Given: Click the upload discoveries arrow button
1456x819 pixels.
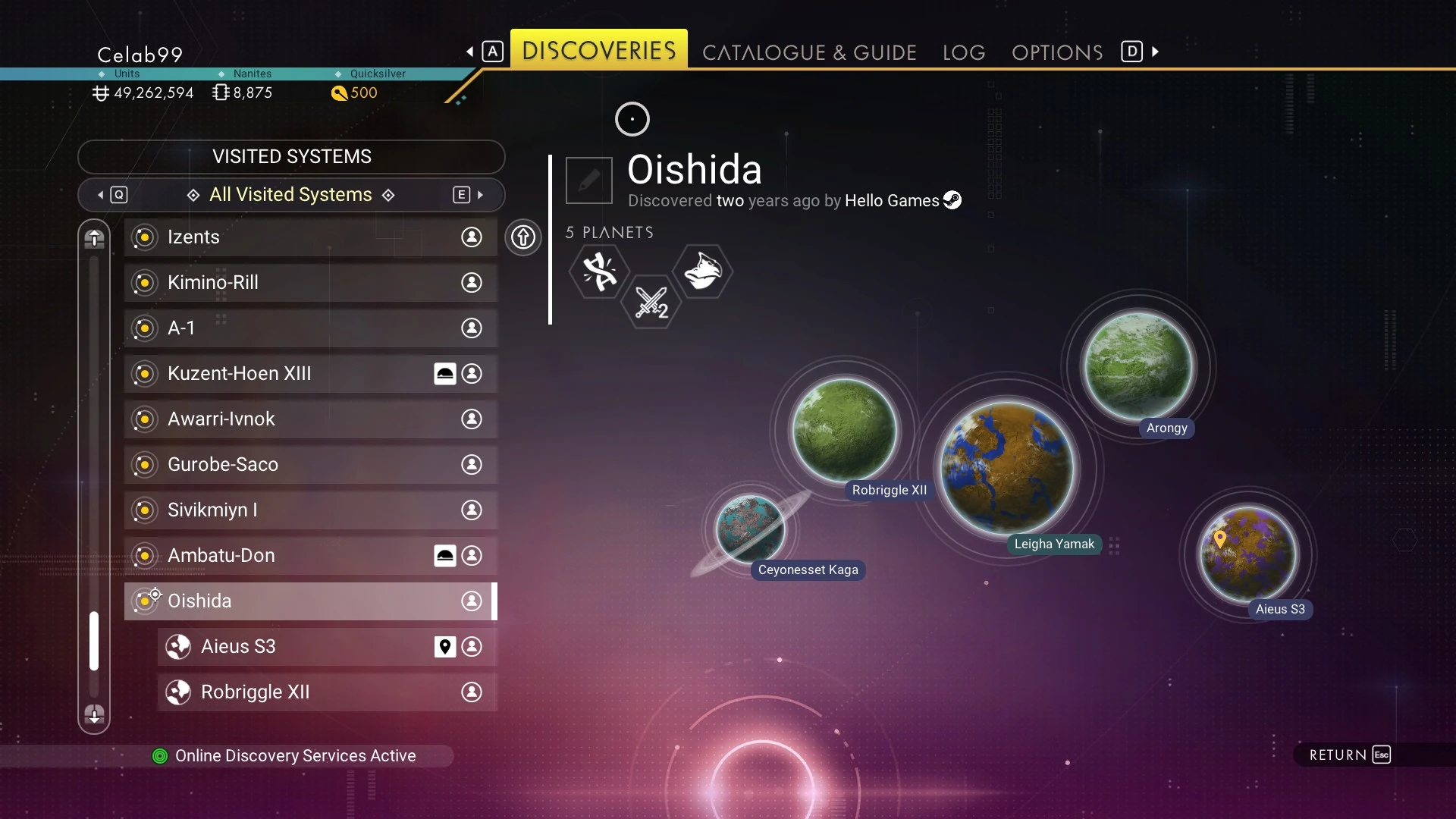Looking at the screenshot, I should coord(523,237).
